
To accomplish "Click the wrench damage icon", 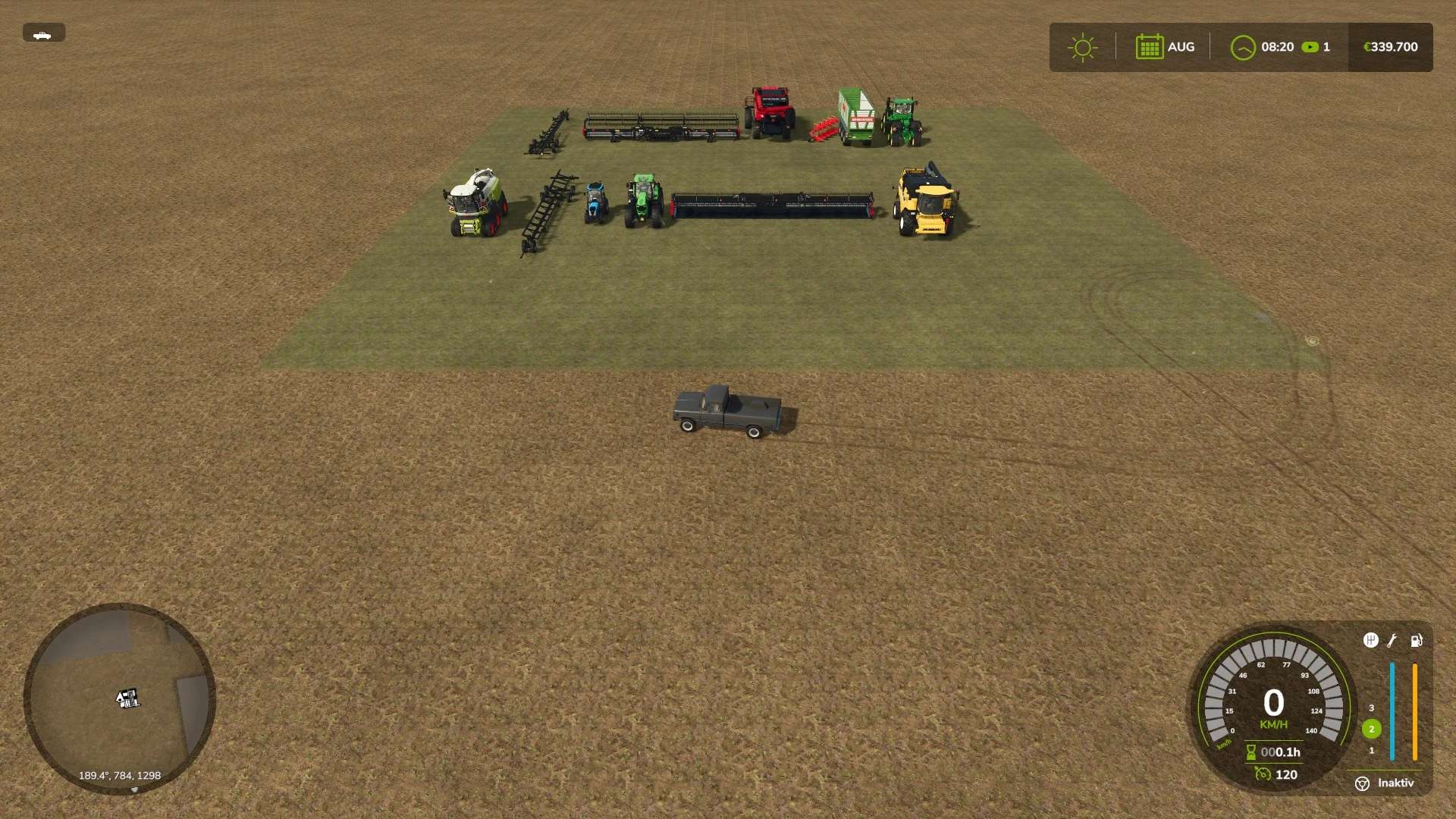I will [1392, 641].
